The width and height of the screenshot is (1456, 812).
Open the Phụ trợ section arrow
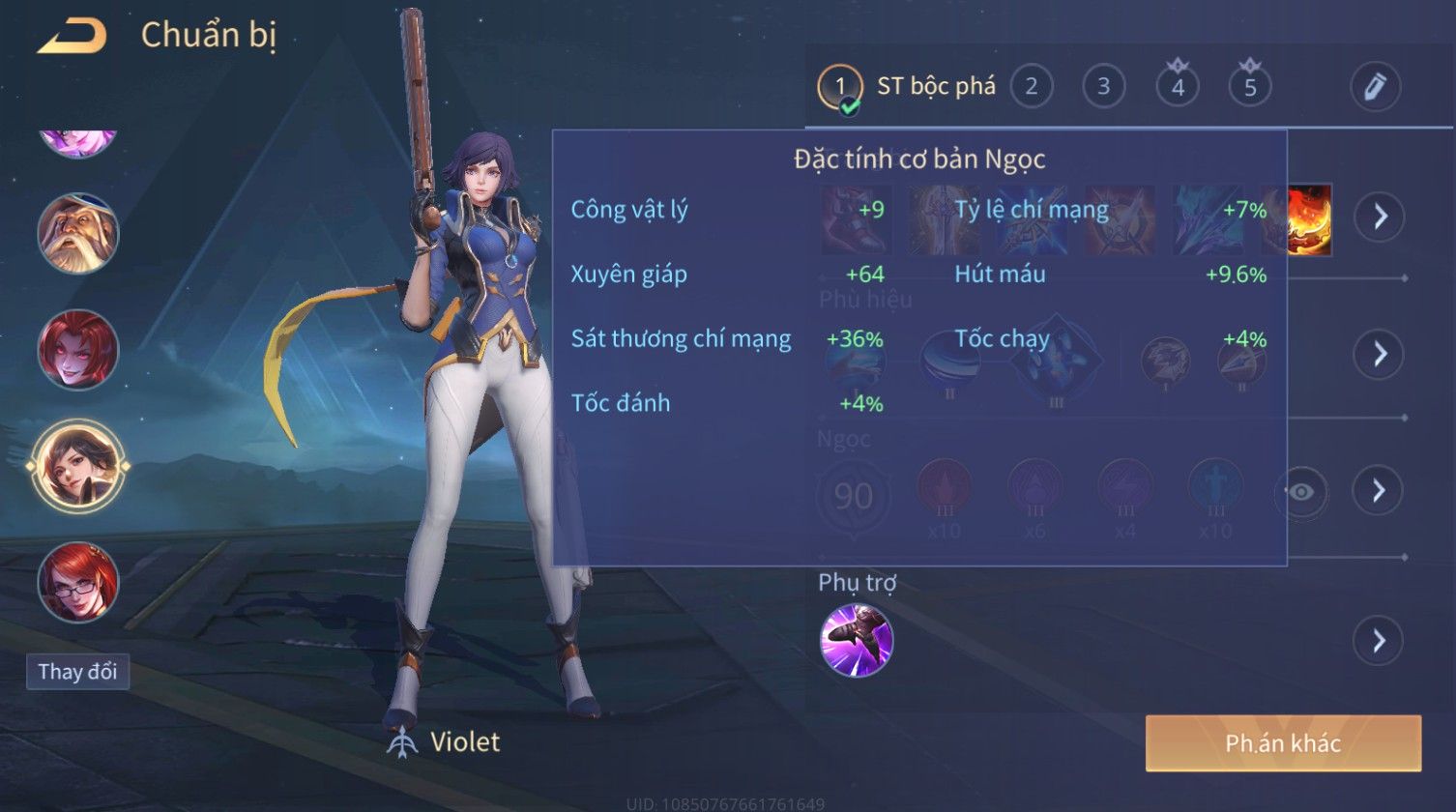click(x=1379, y=641)
